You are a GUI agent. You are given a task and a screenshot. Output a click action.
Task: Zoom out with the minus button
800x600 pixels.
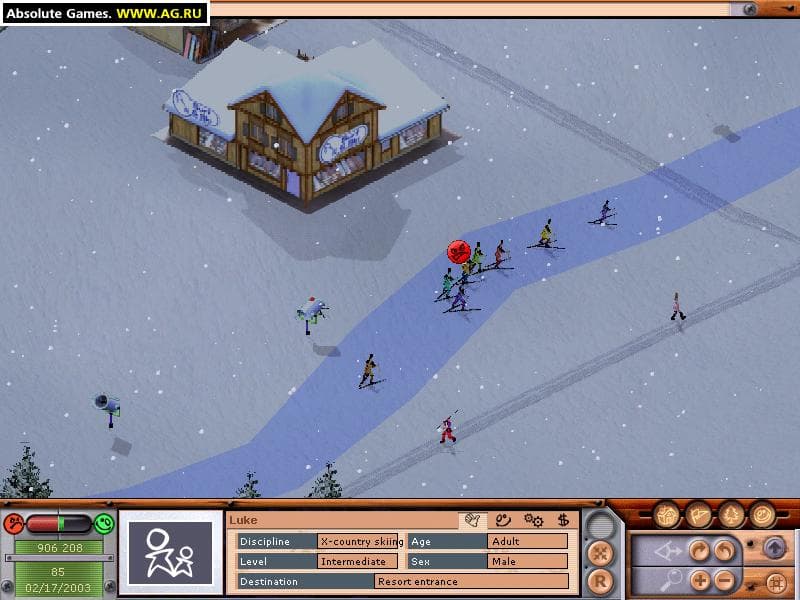pyautogui.click(x=722, y=580)
